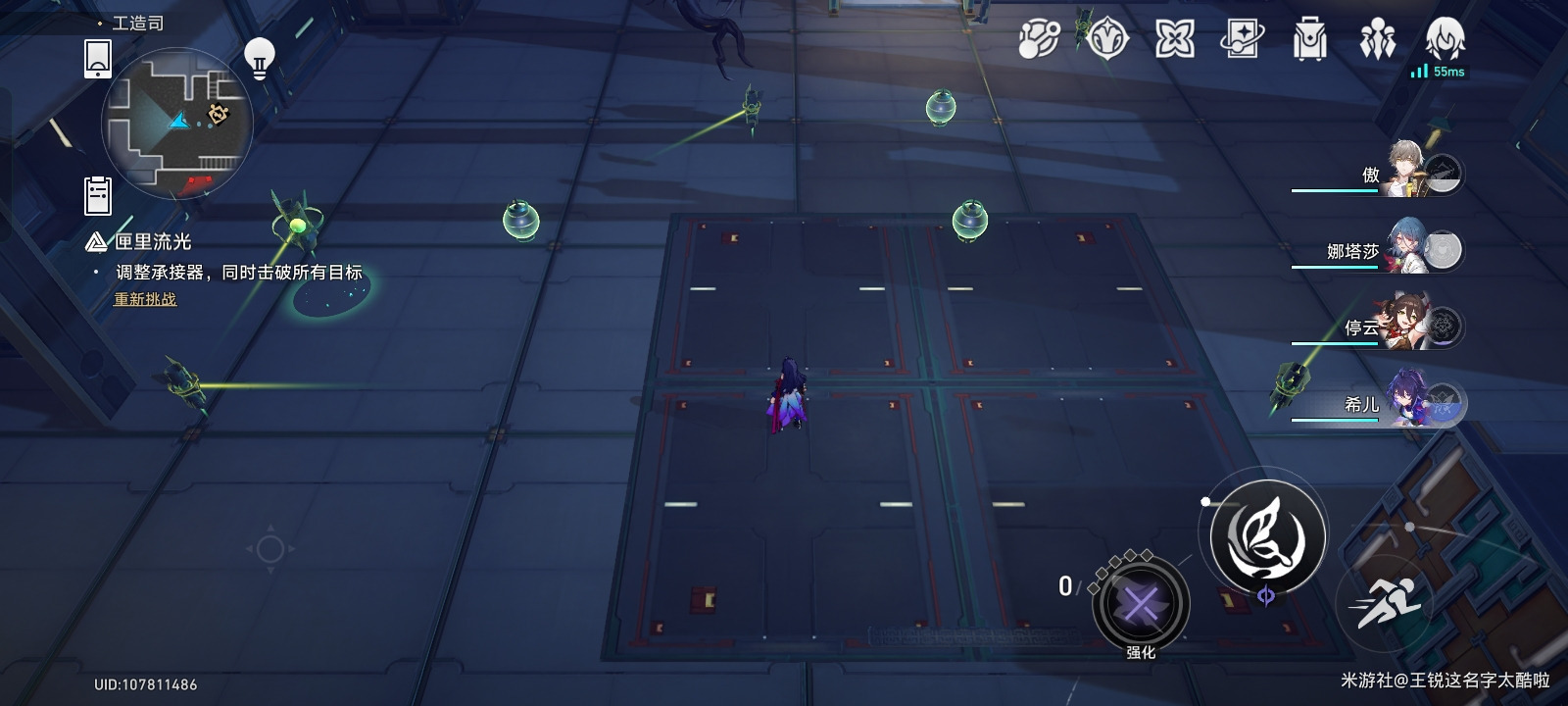Select the 匣里流光 quest tracker
Image resolution: width=1568 pixels, height=706 pixels.
click(152, 241)
